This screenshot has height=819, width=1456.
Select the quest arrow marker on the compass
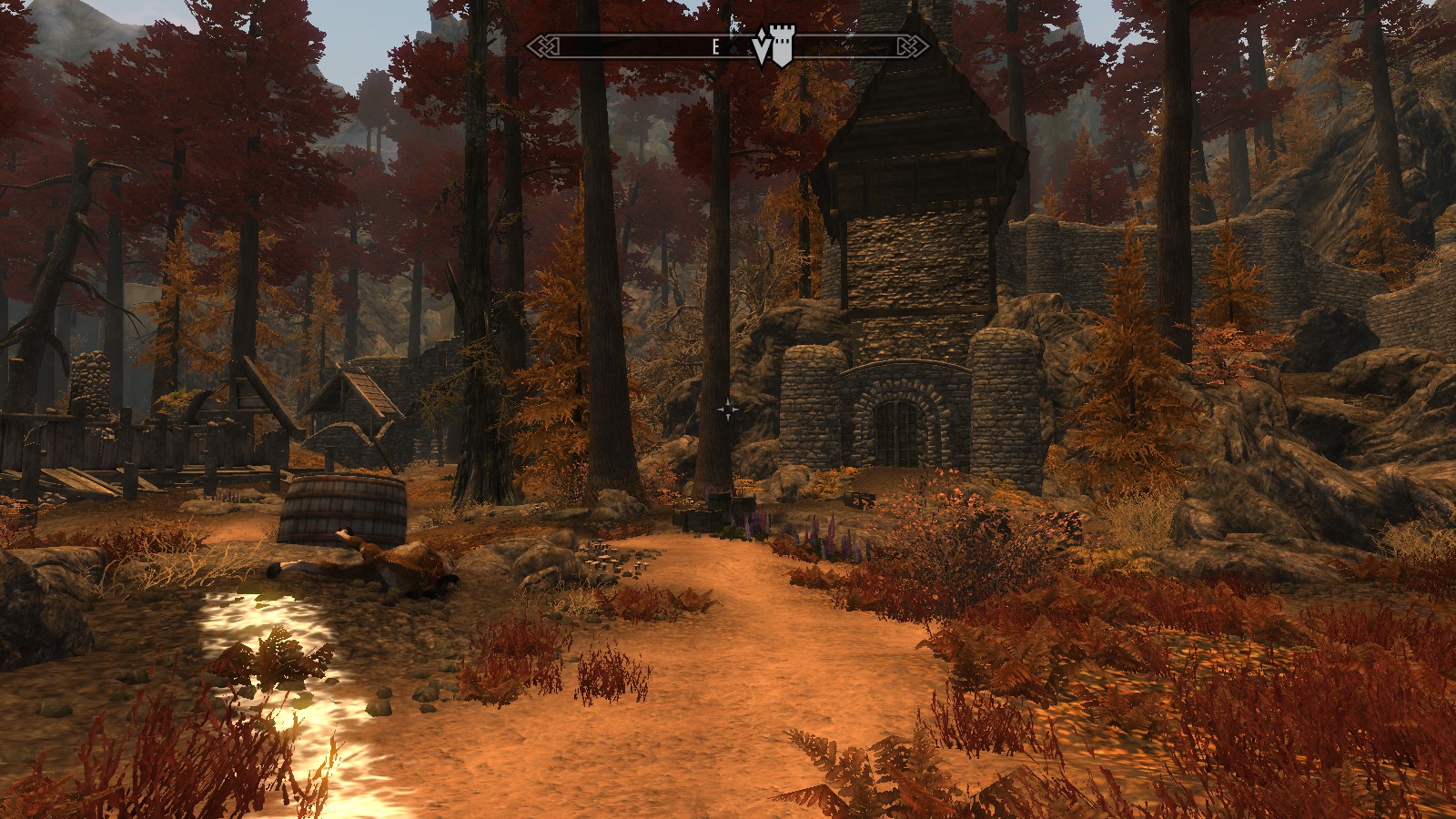pyautogui.click(x=762, y=49)
